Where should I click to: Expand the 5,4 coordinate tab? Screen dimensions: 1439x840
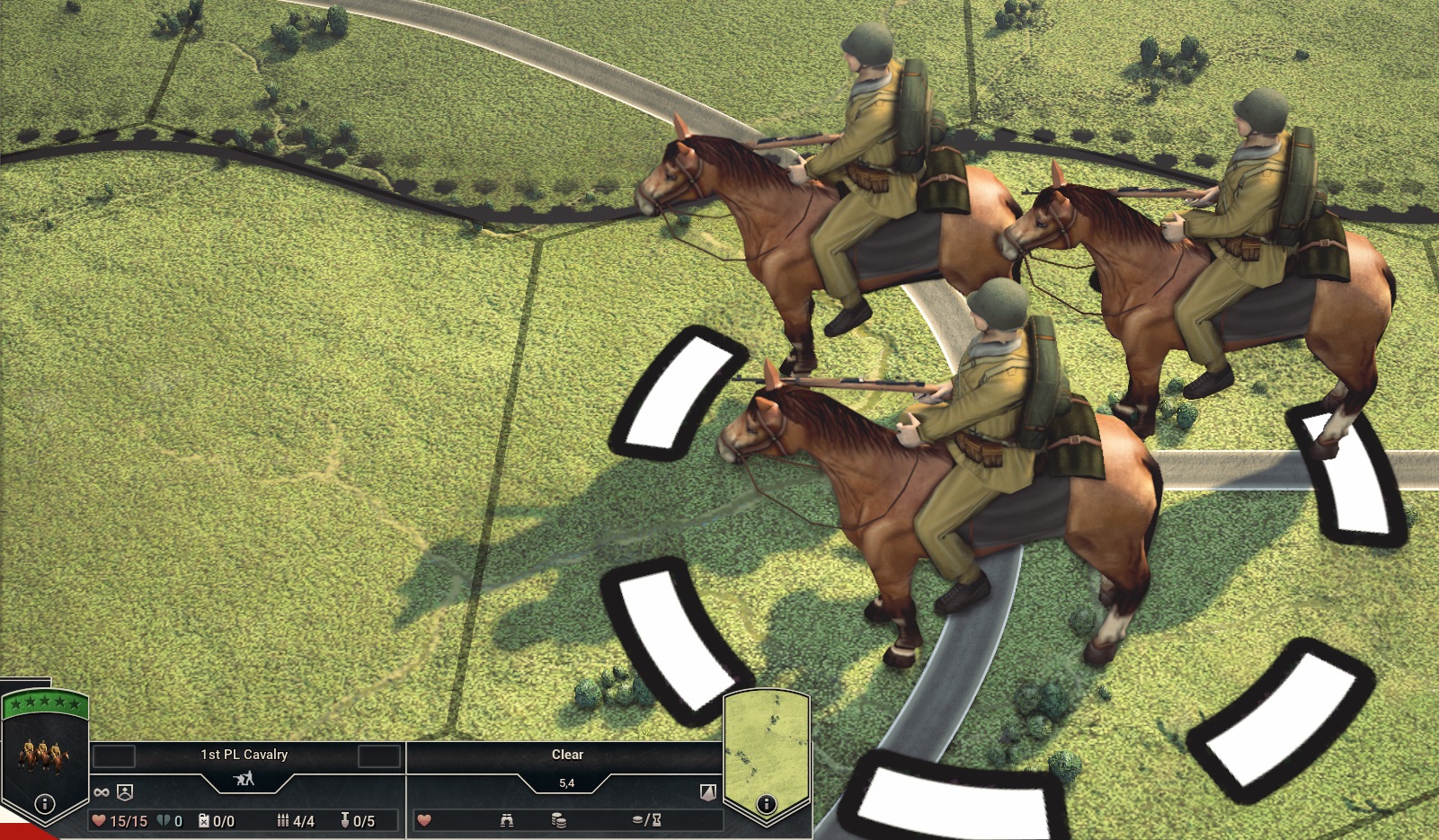568,782
